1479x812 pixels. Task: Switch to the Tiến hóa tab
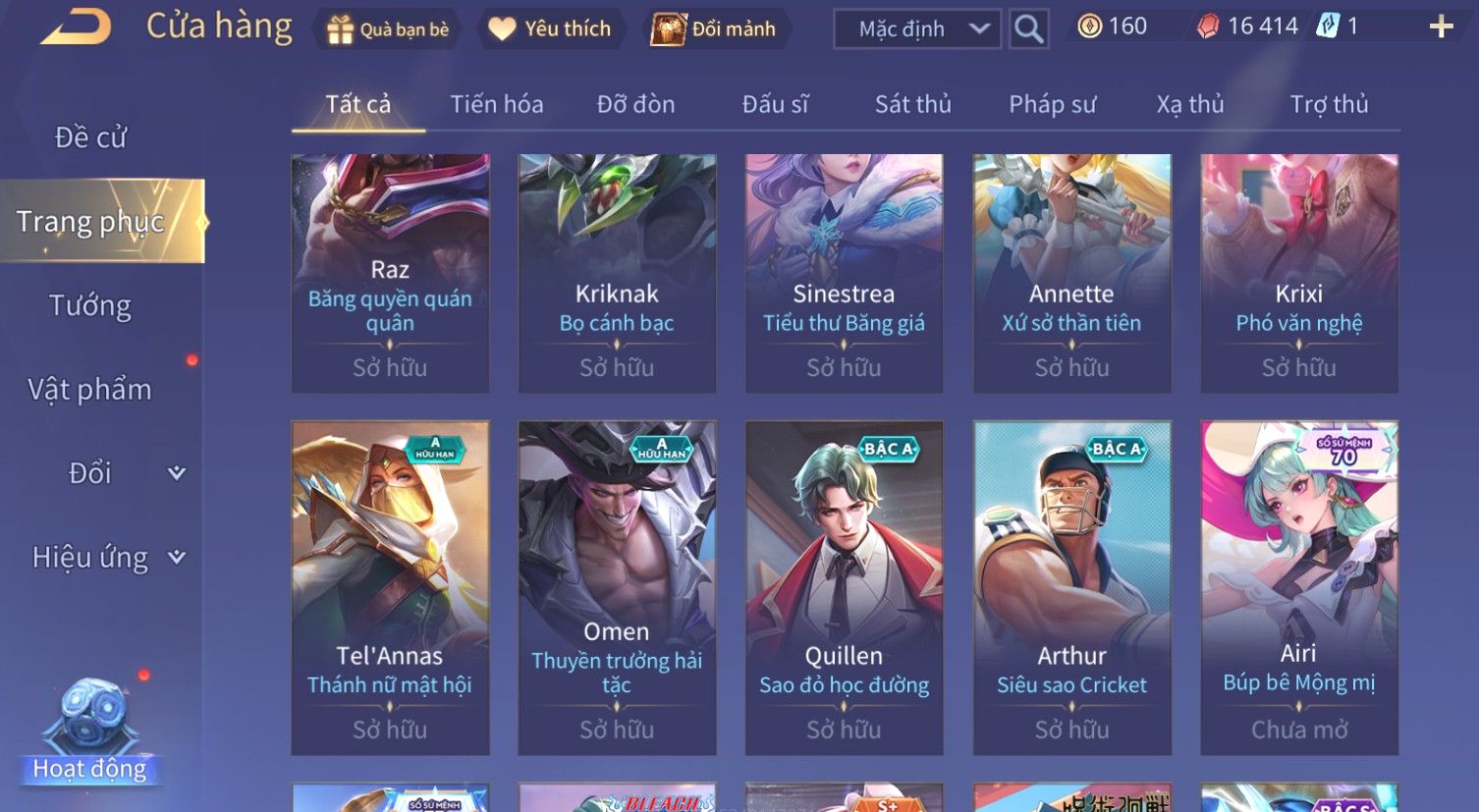click(496, 104)
